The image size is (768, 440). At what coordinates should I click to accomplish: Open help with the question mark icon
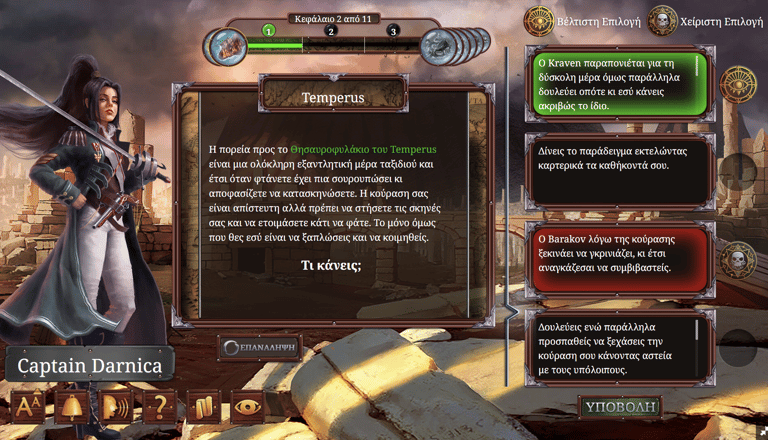click(x=159, y=408)
